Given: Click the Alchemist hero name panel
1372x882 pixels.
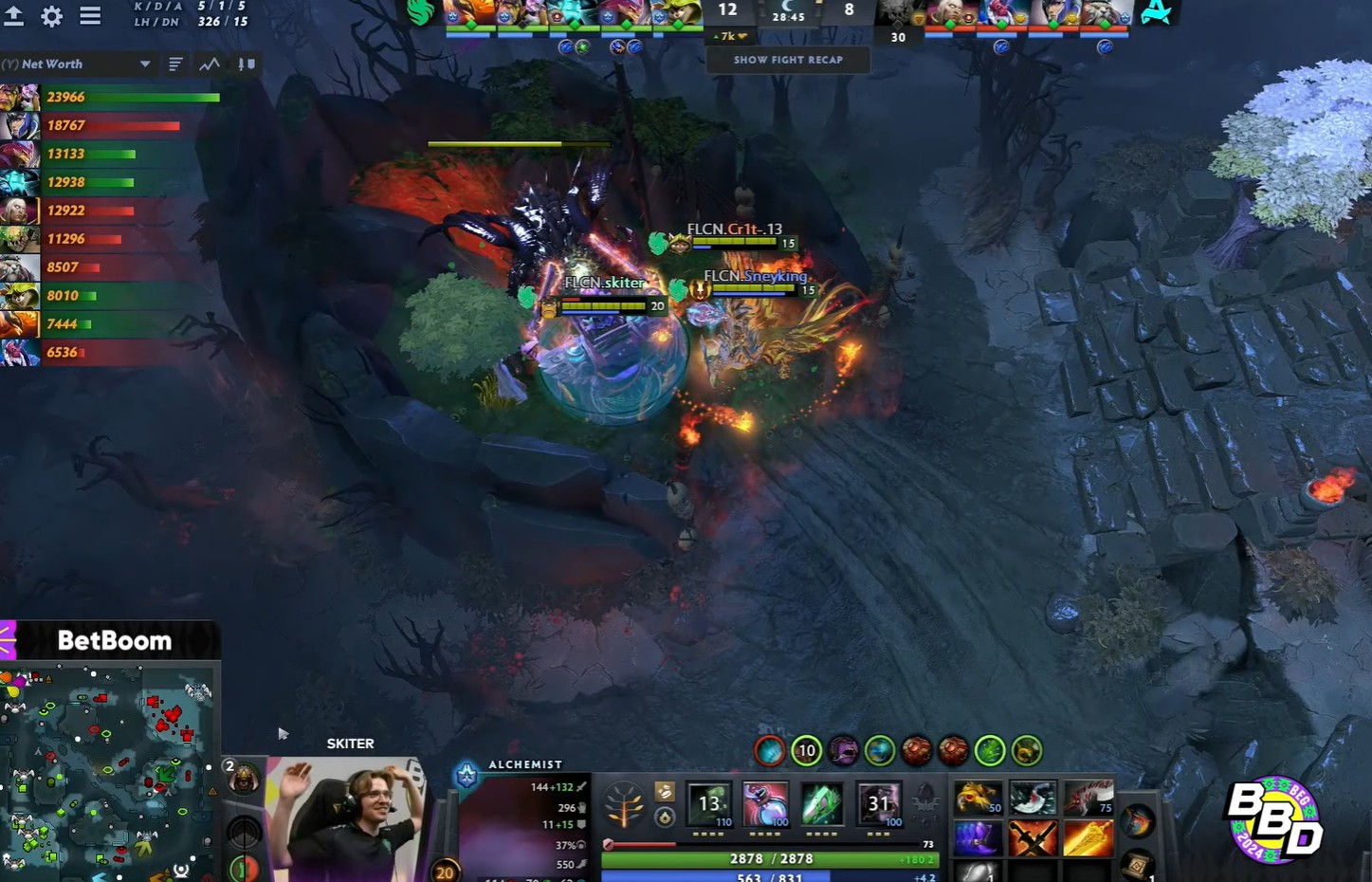Looking at the screenshot, I should coord(524,764).
